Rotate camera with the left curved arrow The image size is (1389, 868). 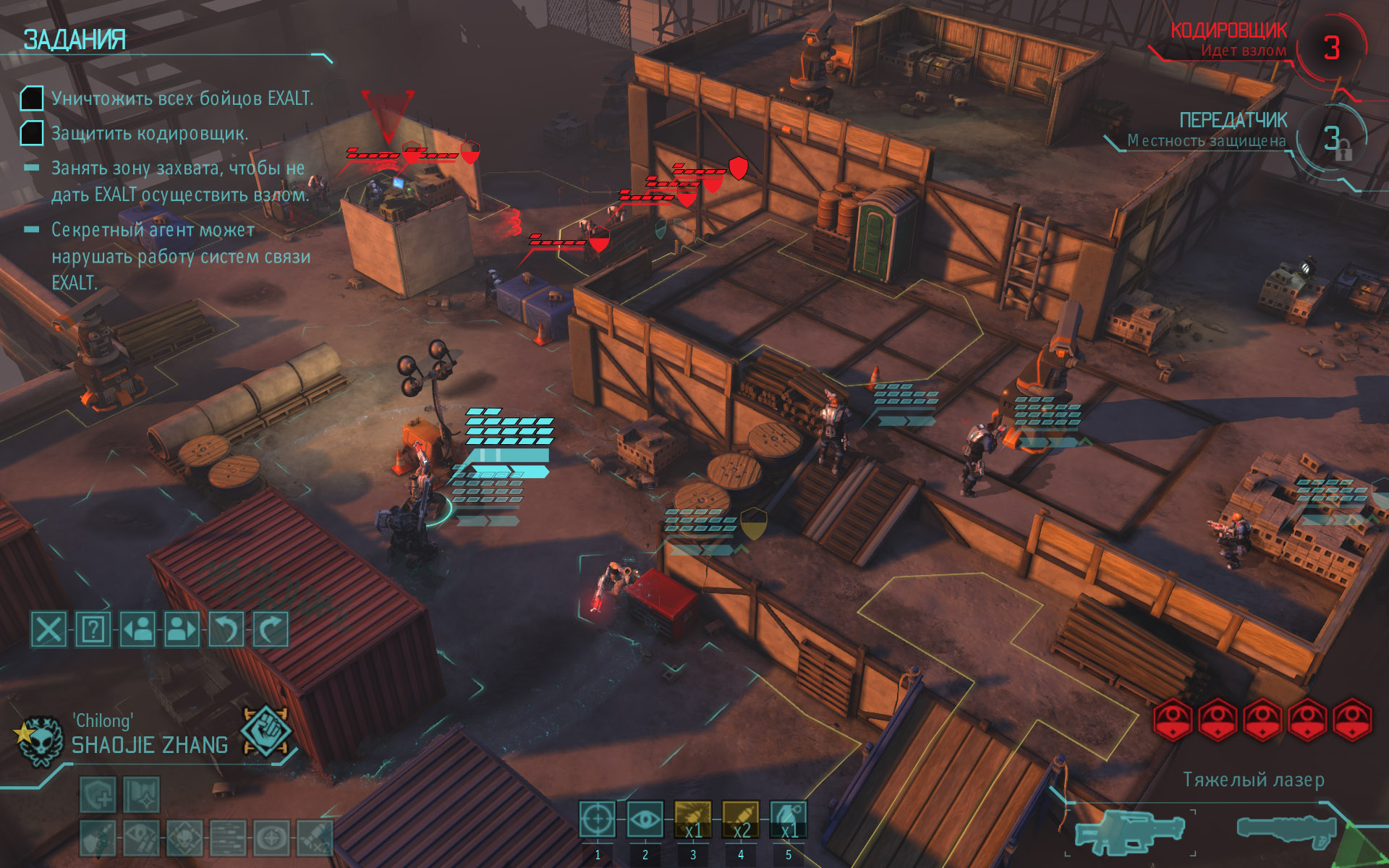point(226,629)
